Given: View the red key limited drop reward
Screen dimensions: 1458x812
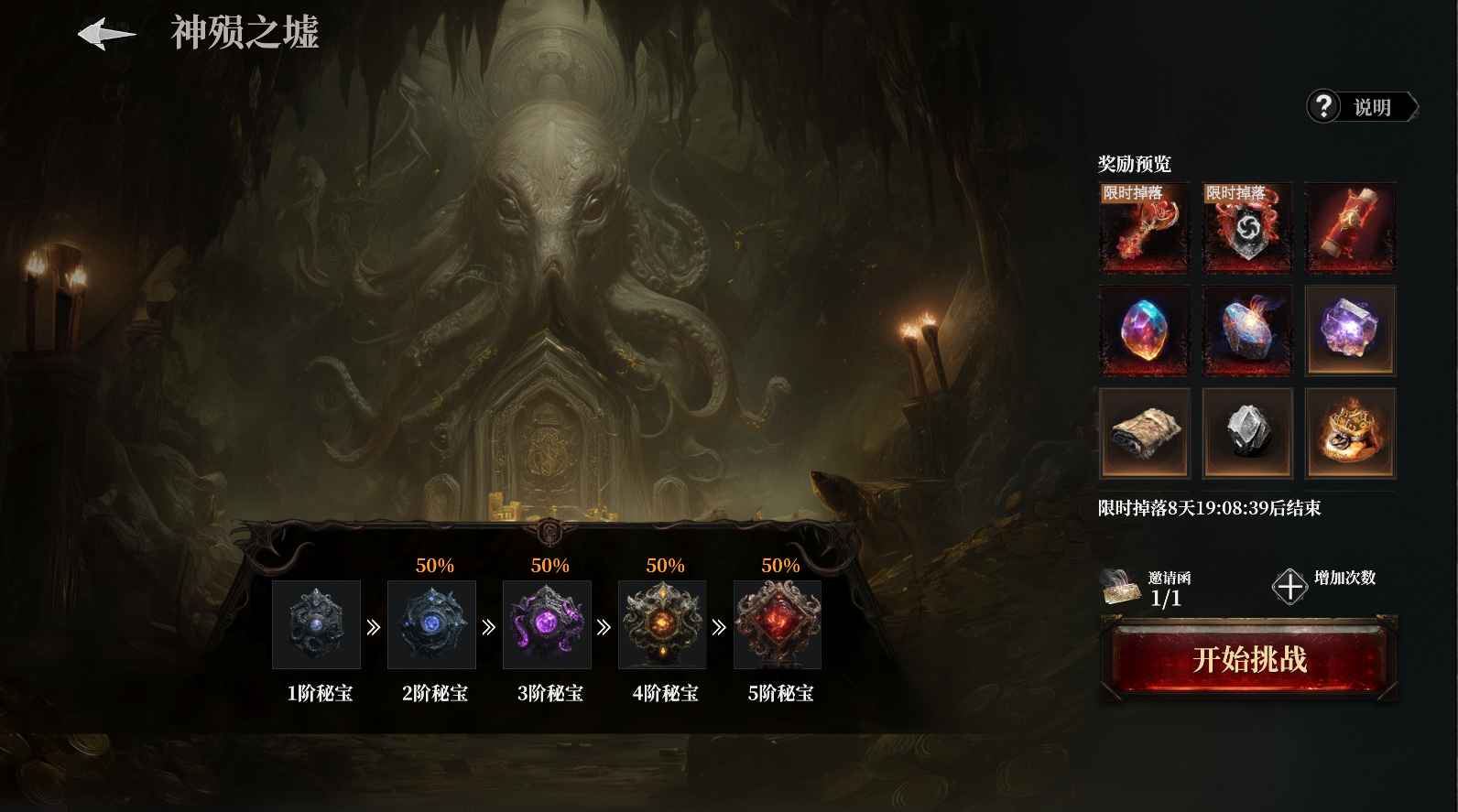Looking at the screenshot, I should pos(1145,228).
